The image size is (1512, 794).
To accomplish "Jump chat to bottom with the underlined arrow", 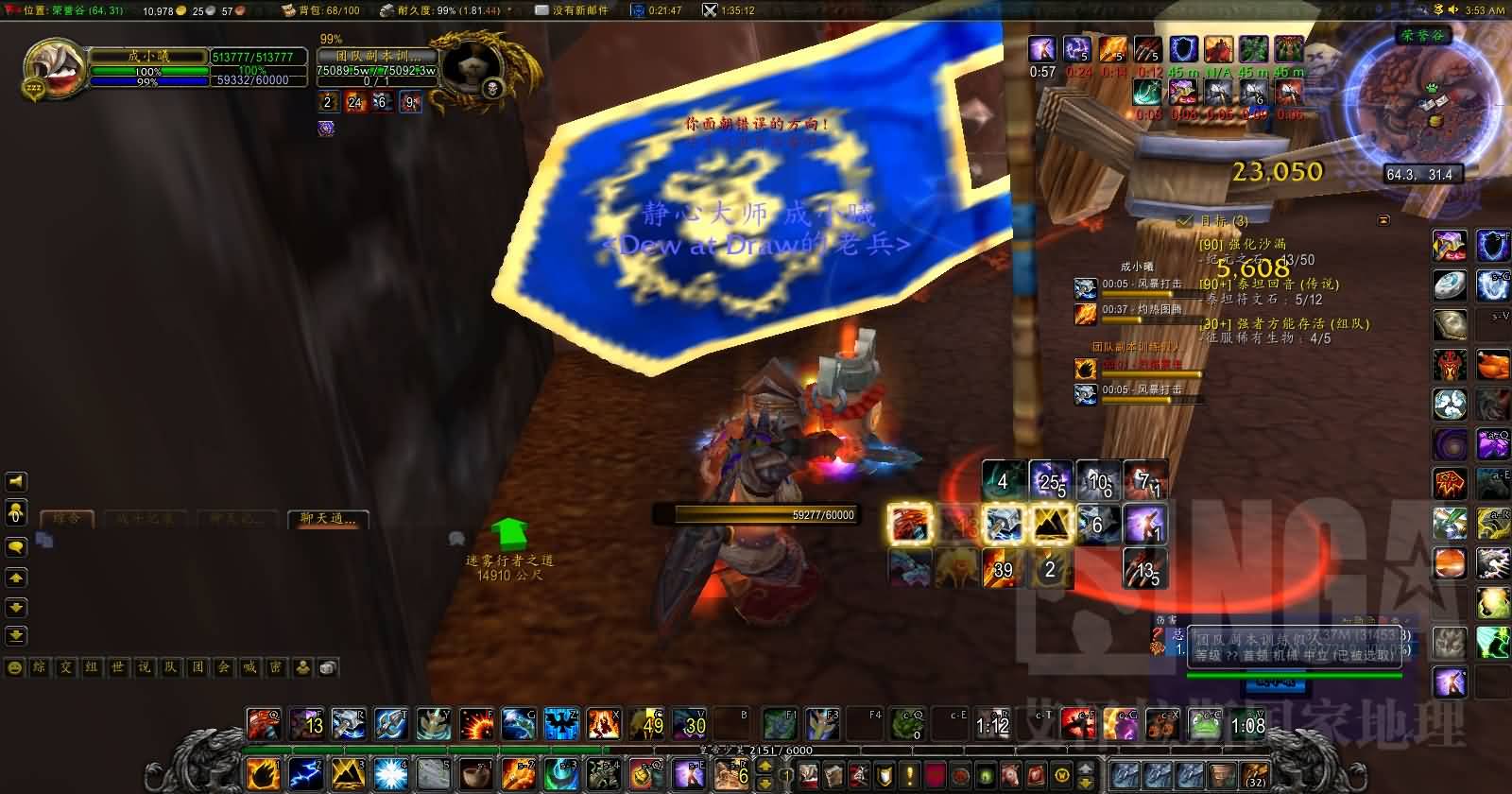I will (16, 635).
